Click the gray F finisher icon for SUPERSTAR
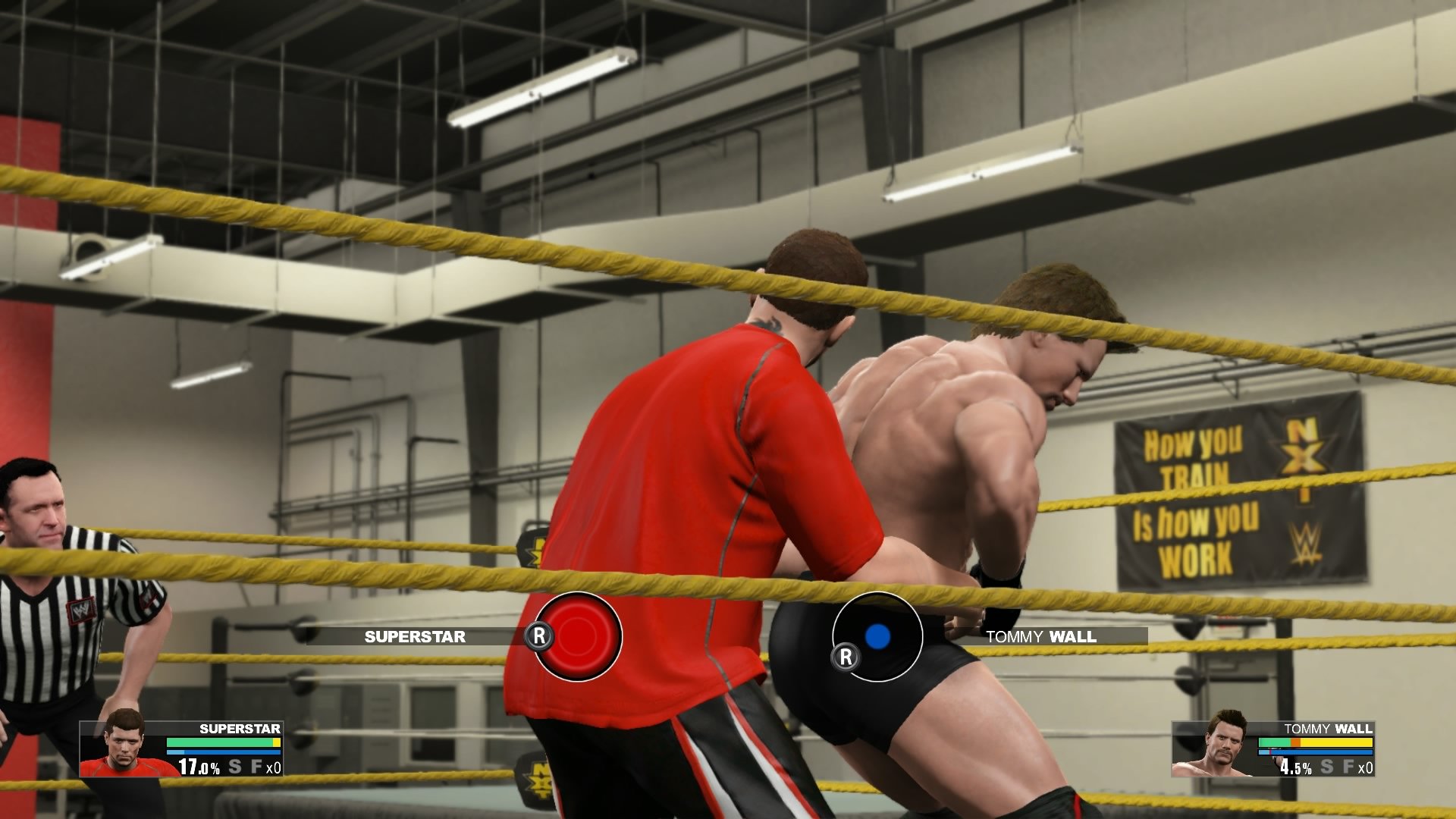Screen dimensions: 1456x819 tap(258, 767)
